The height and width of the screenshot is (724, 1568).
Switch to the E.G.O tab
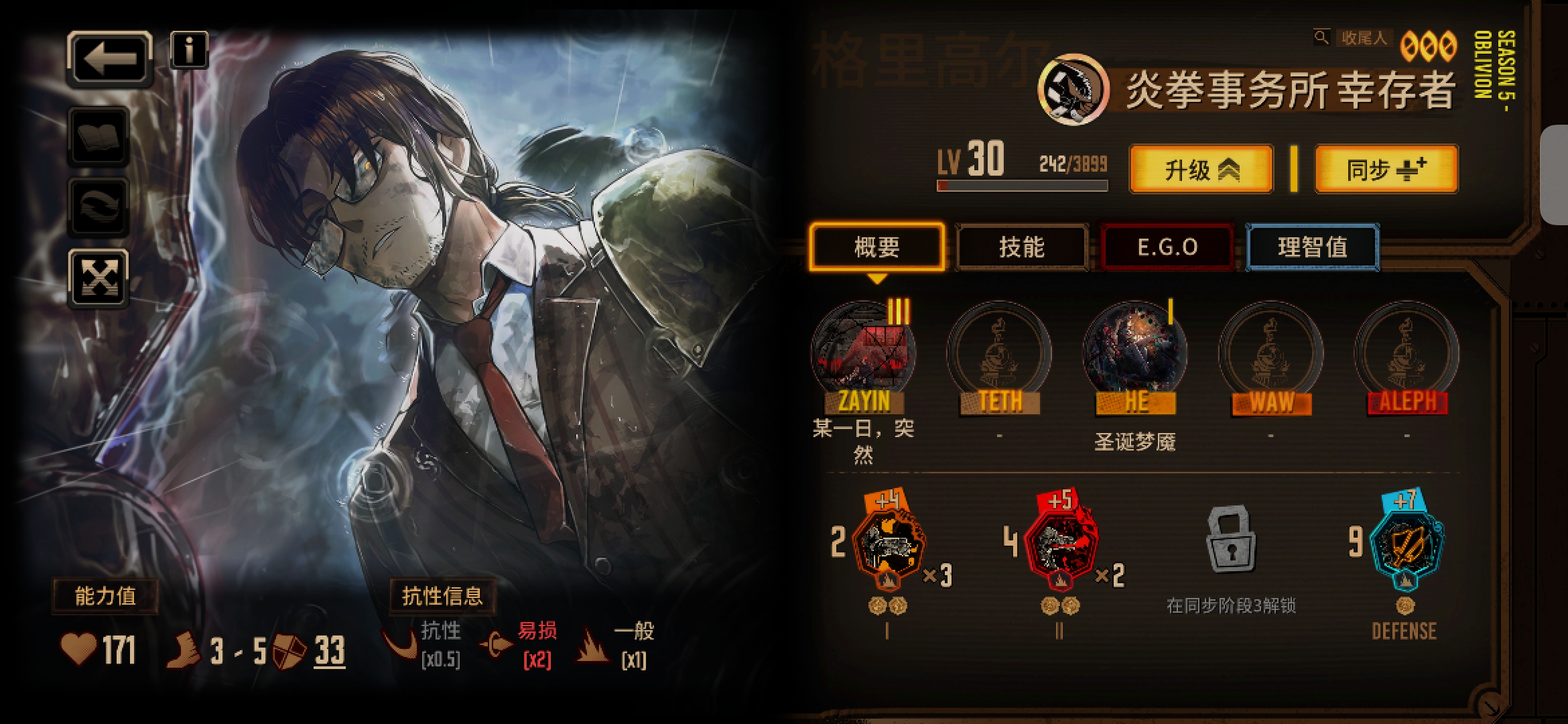[x=1167, y=247]
